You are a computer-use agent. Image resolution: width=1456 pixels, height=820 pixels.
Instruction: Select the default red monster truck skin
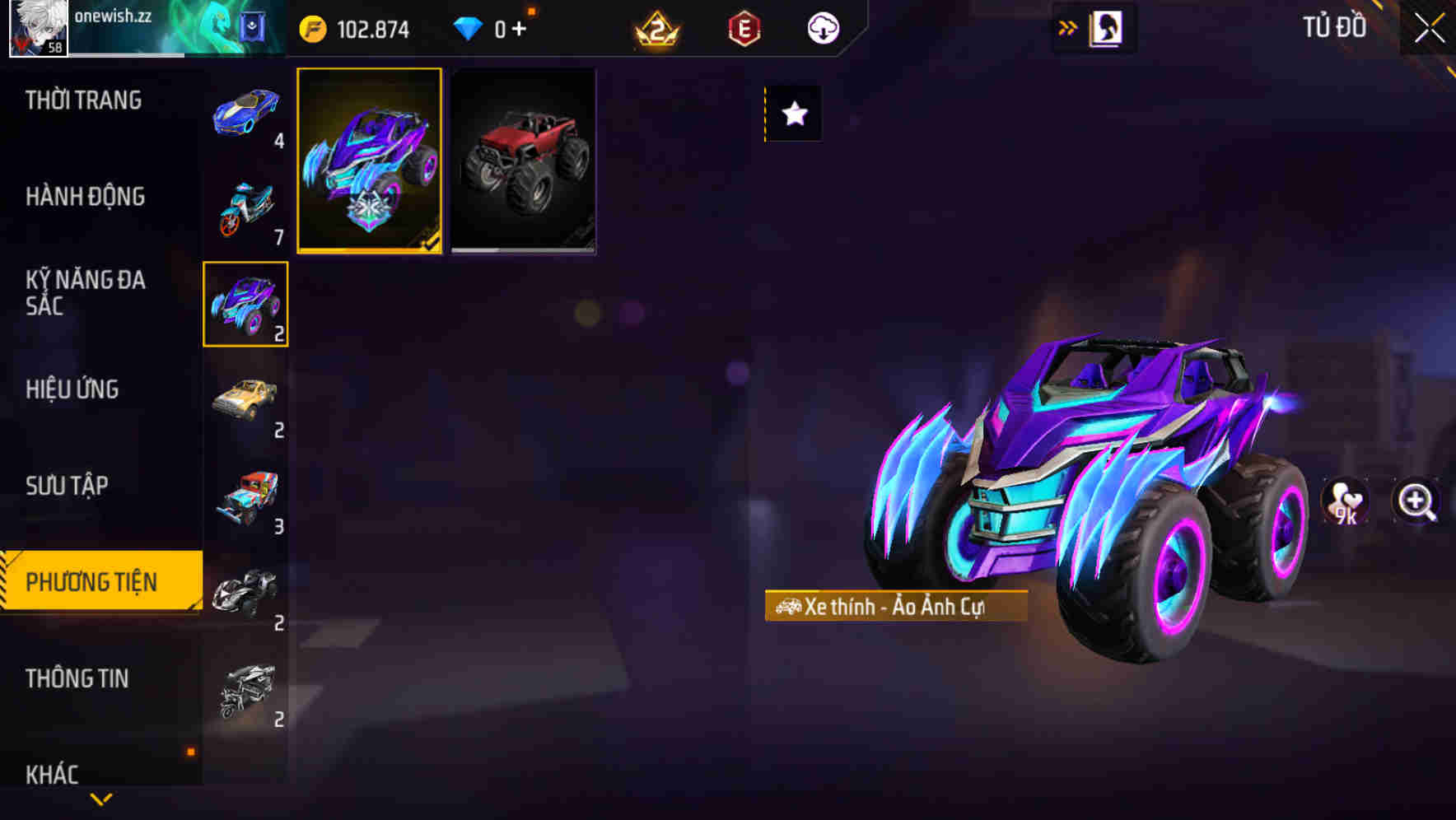[522, 161]
